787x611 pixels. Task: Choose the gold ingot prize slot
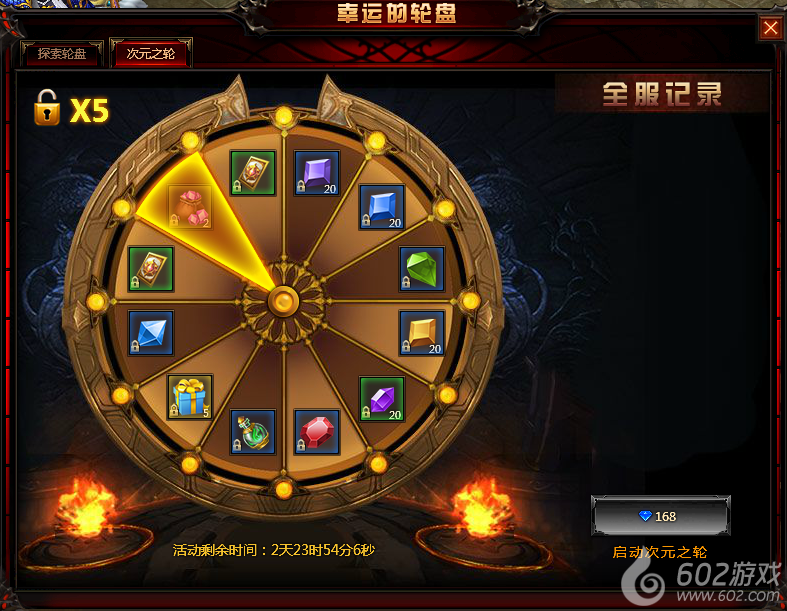click(x=422, y=333)
